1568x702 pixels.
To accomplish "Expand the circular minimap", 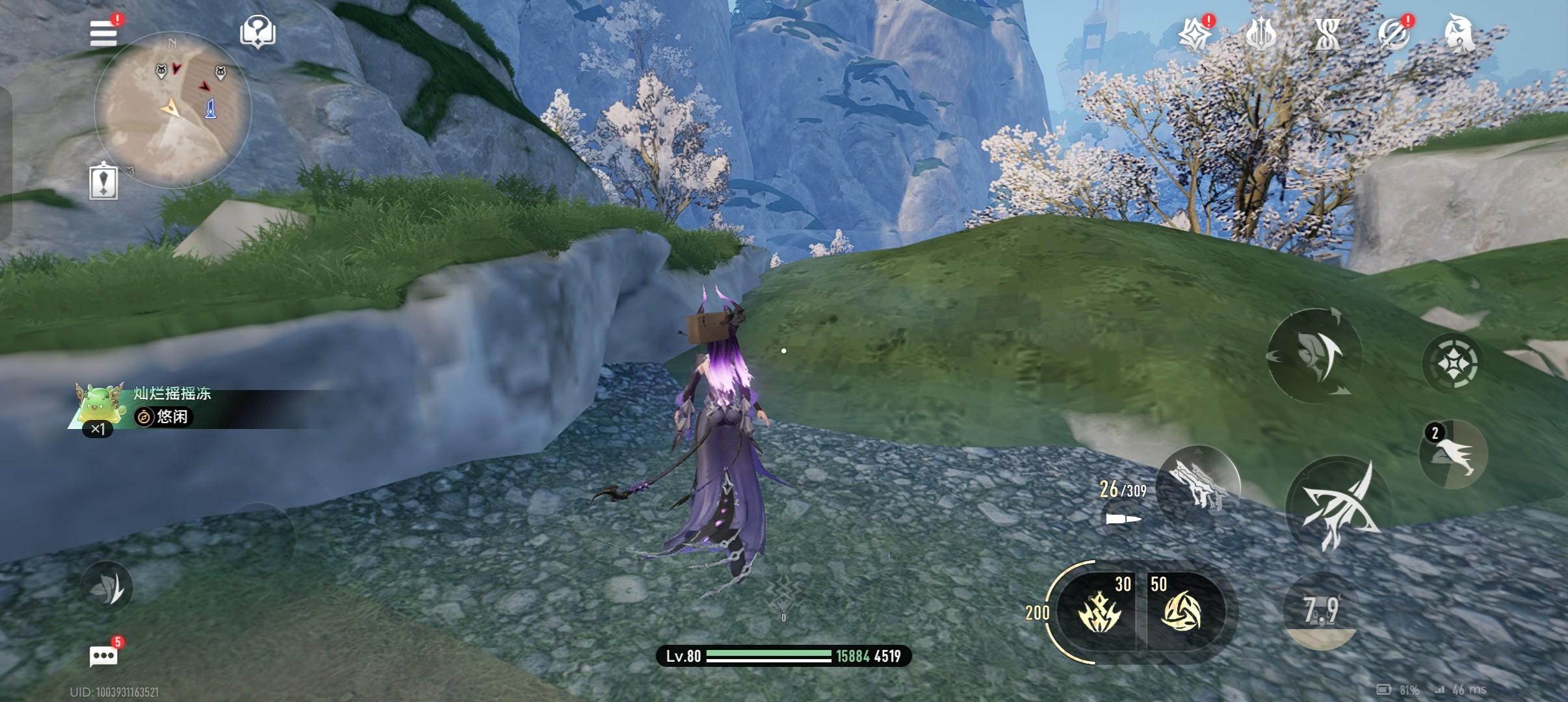I will point(172,108).
